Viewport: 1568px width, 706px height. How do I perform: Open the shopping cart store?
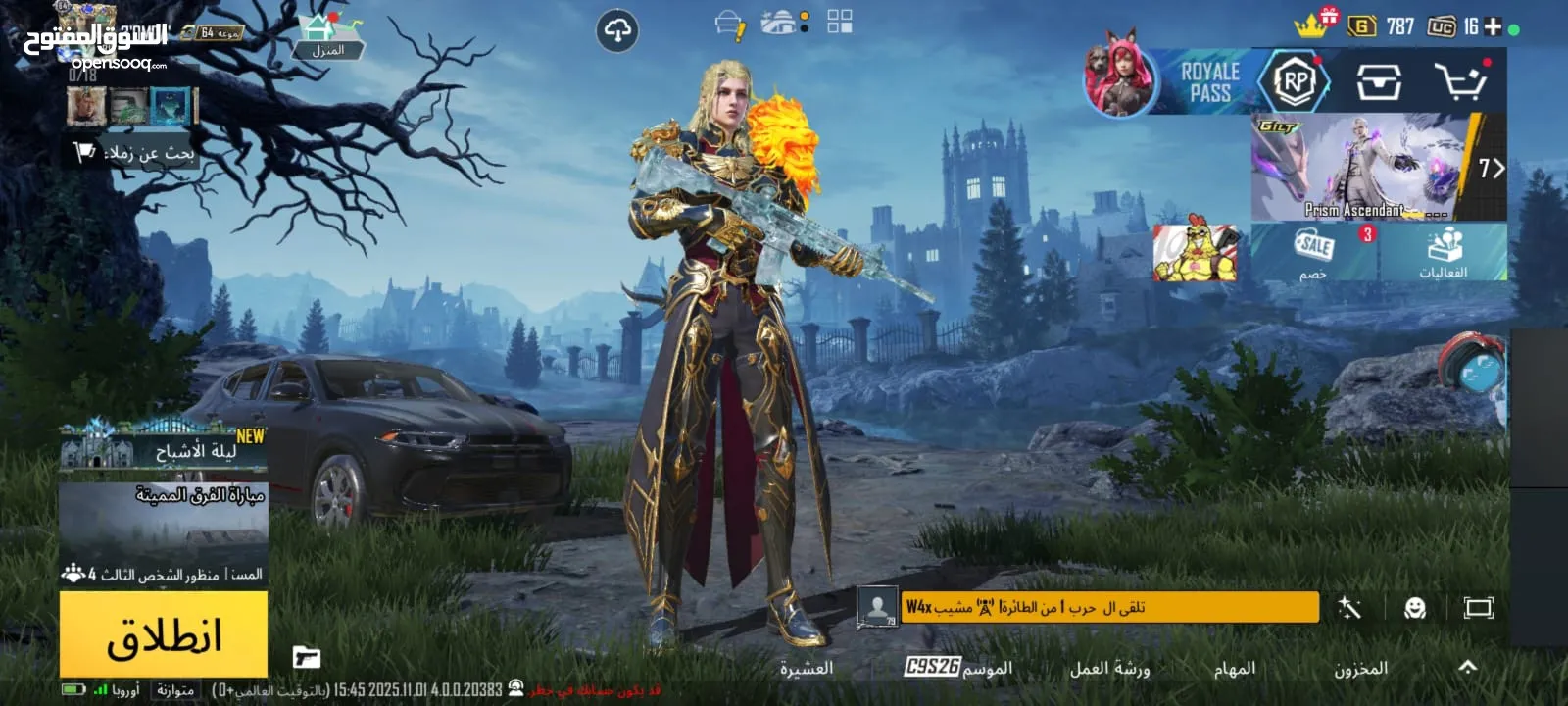pyautogui.click(x=1460, y=82)
